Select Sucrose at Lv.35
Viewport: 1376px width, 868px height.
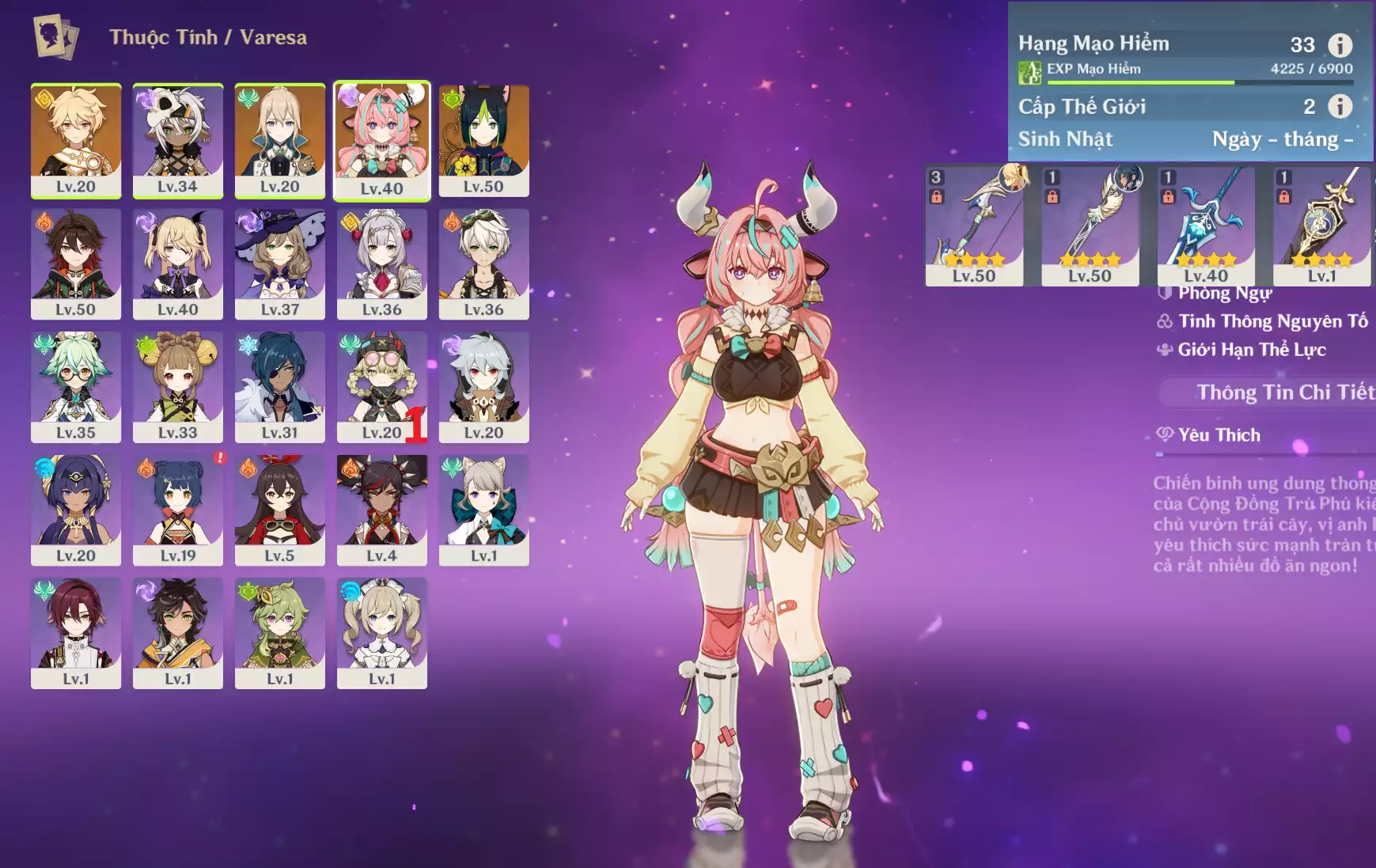tap(76, 387)
